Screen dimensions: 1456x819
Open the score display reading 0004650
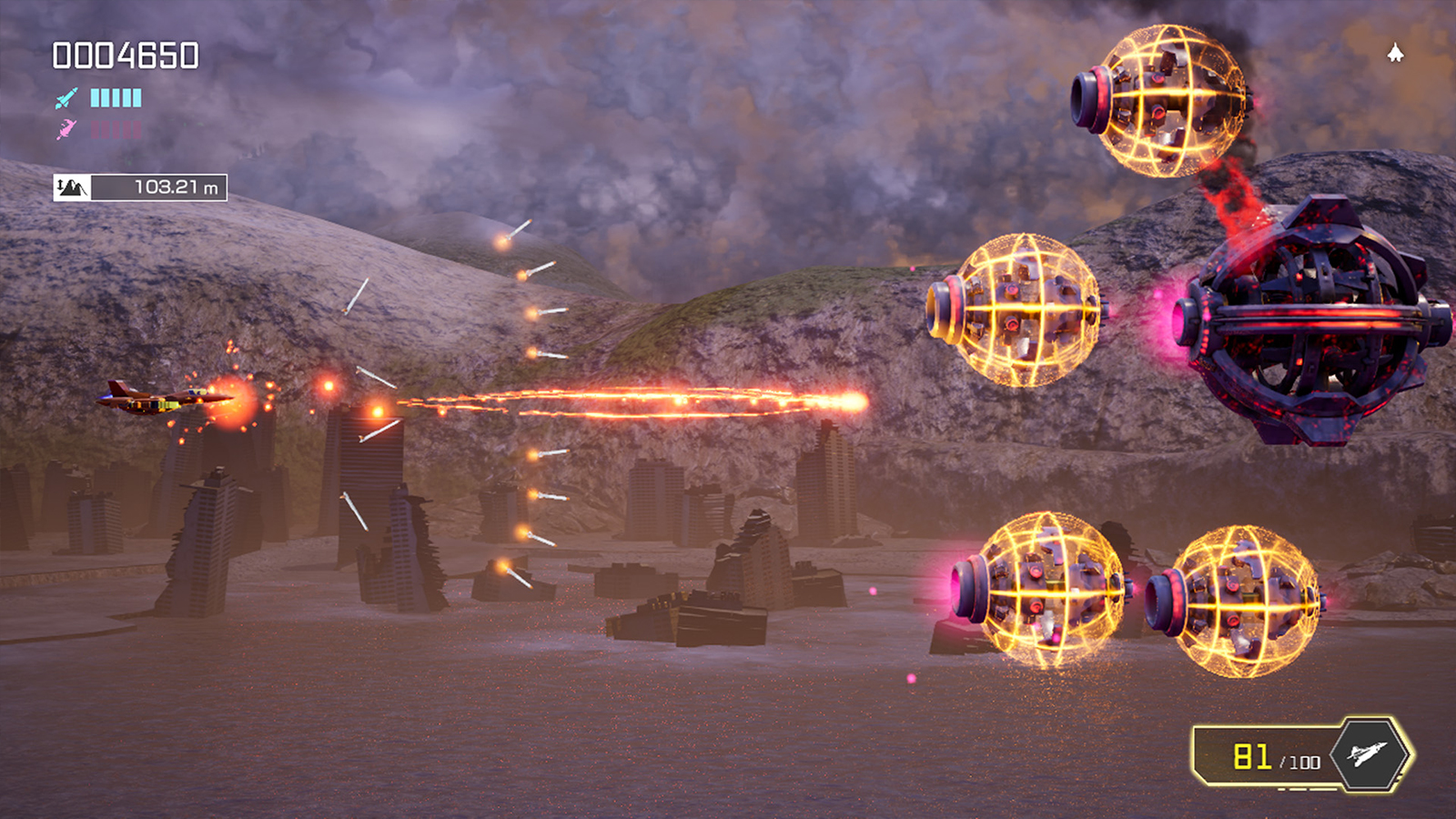click(125, 56)
